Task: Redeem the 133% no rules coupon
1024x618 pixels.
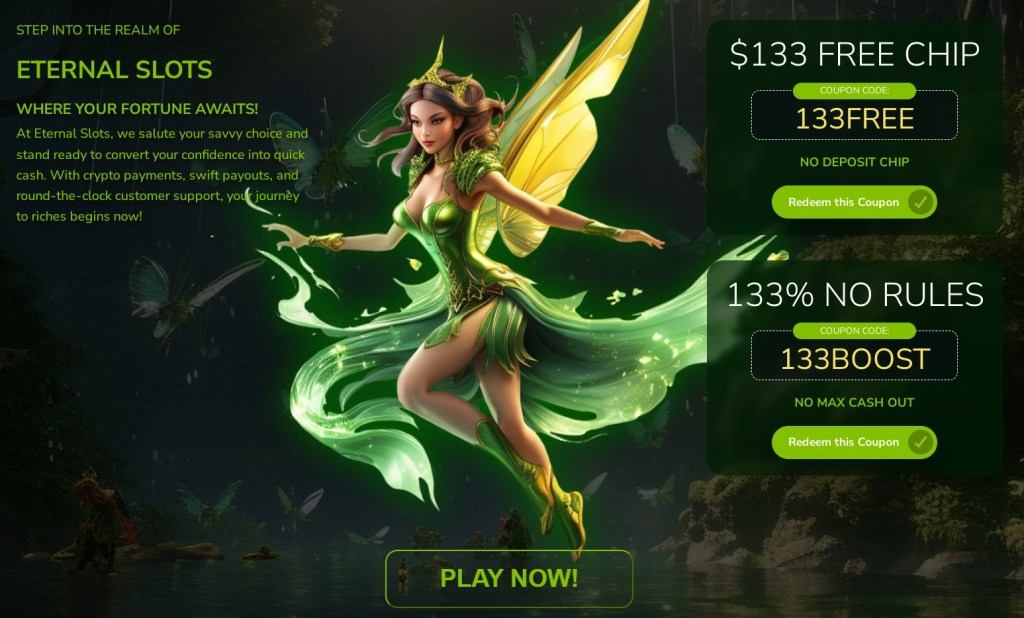Action: (853, 442)
